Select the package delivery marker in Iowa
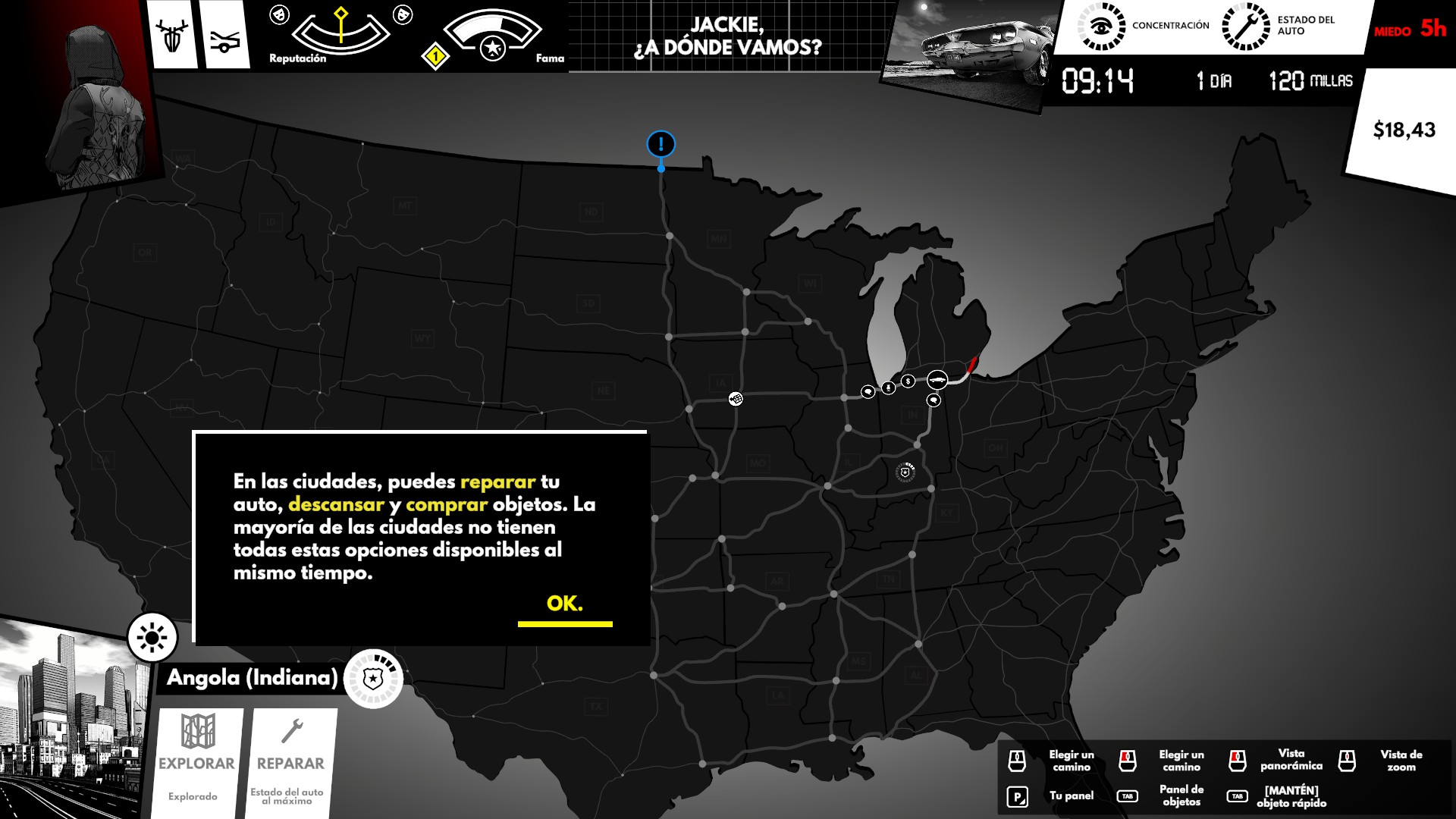 735,398
